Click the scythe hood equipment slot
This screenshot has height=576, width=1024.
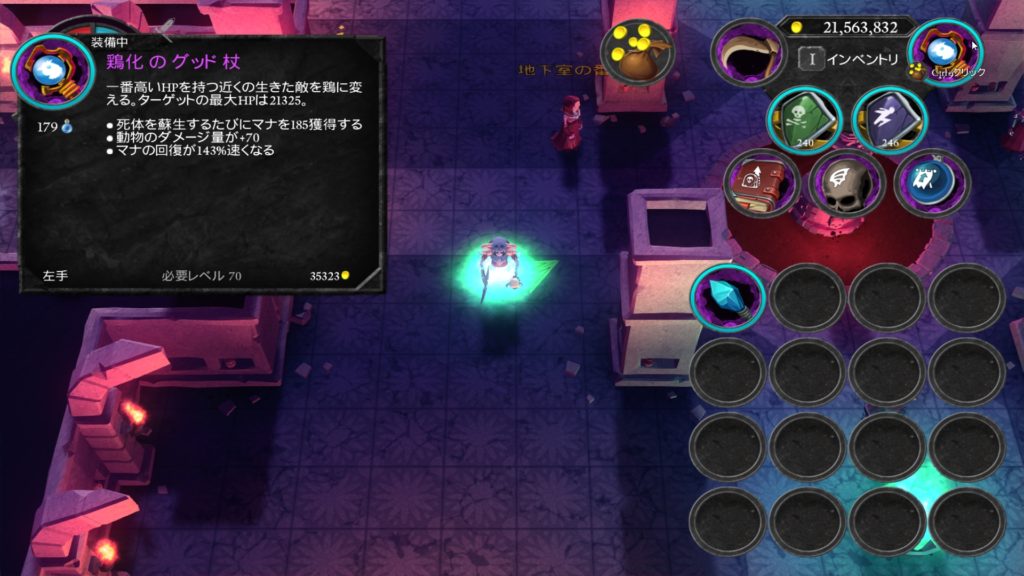(x=748, y=54)
